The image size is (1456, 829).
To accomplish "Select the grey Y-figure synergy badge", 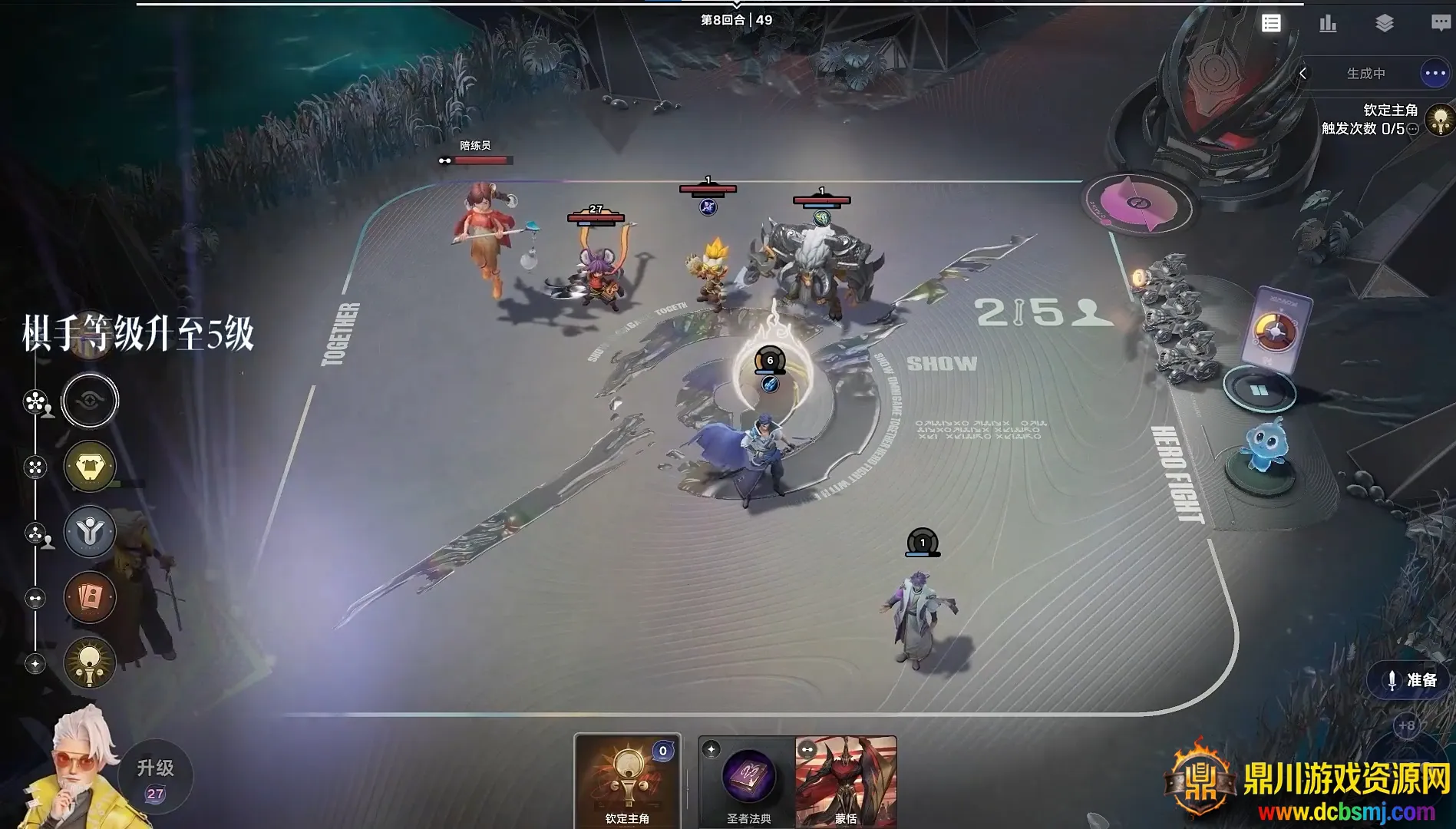I will [x=90, y=531].
